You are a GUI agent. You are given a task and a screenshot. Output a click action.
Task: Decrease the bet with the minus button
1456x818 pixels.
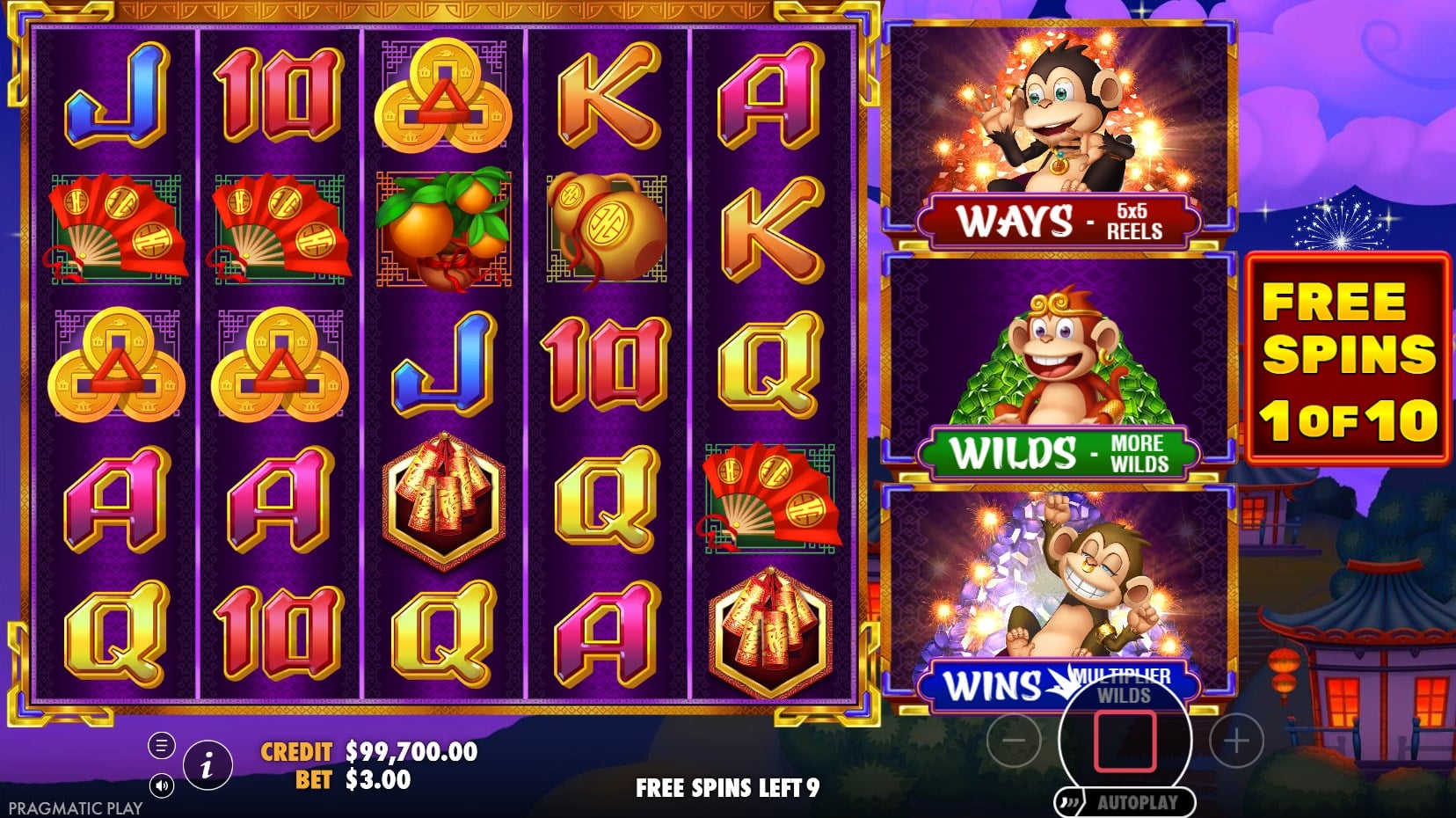(1014, 741)
